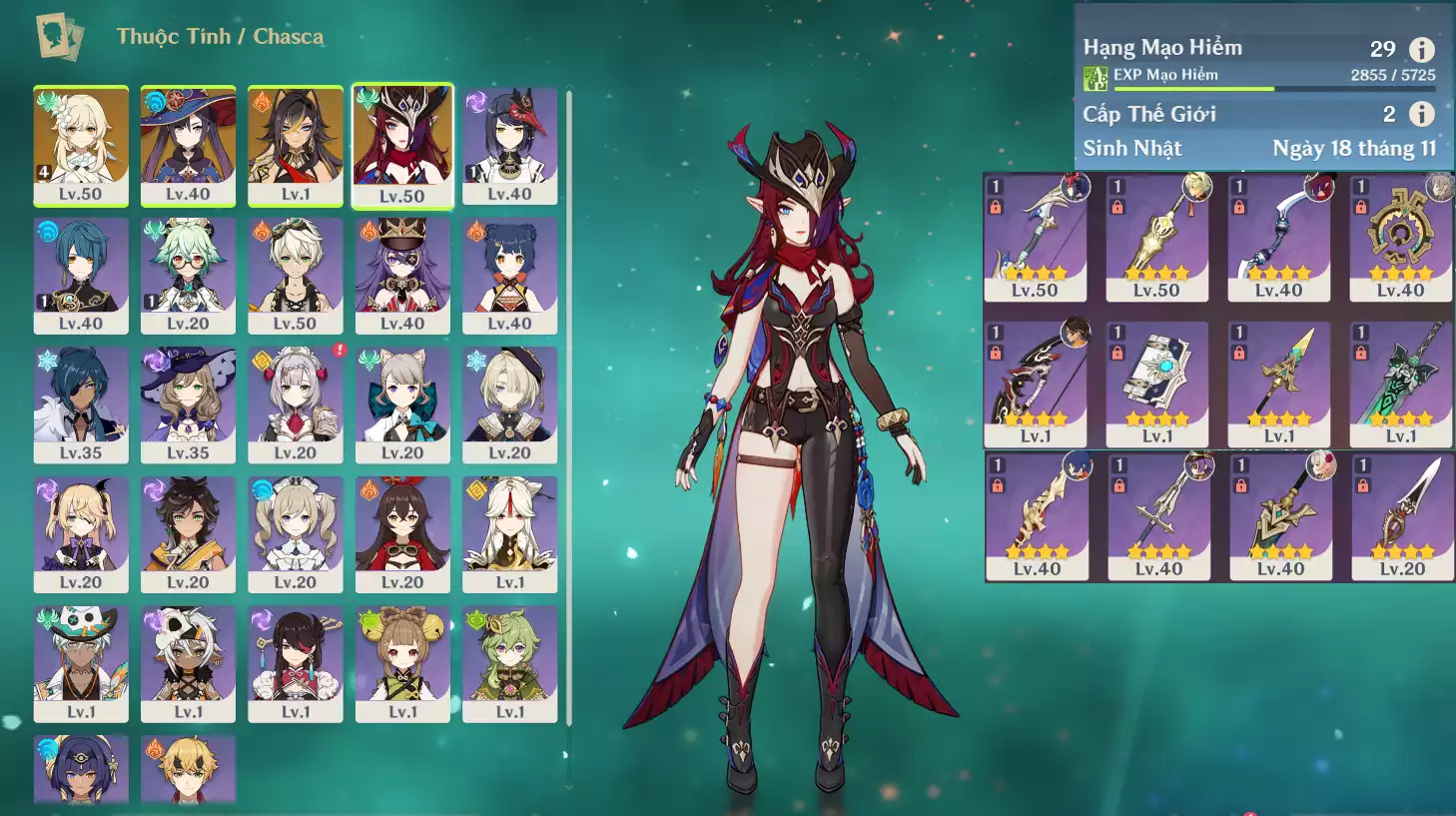This screenshot has height=816, width=1456.
Task: Select the green claymore weapon slot
Action: (x=1400, y=384)
